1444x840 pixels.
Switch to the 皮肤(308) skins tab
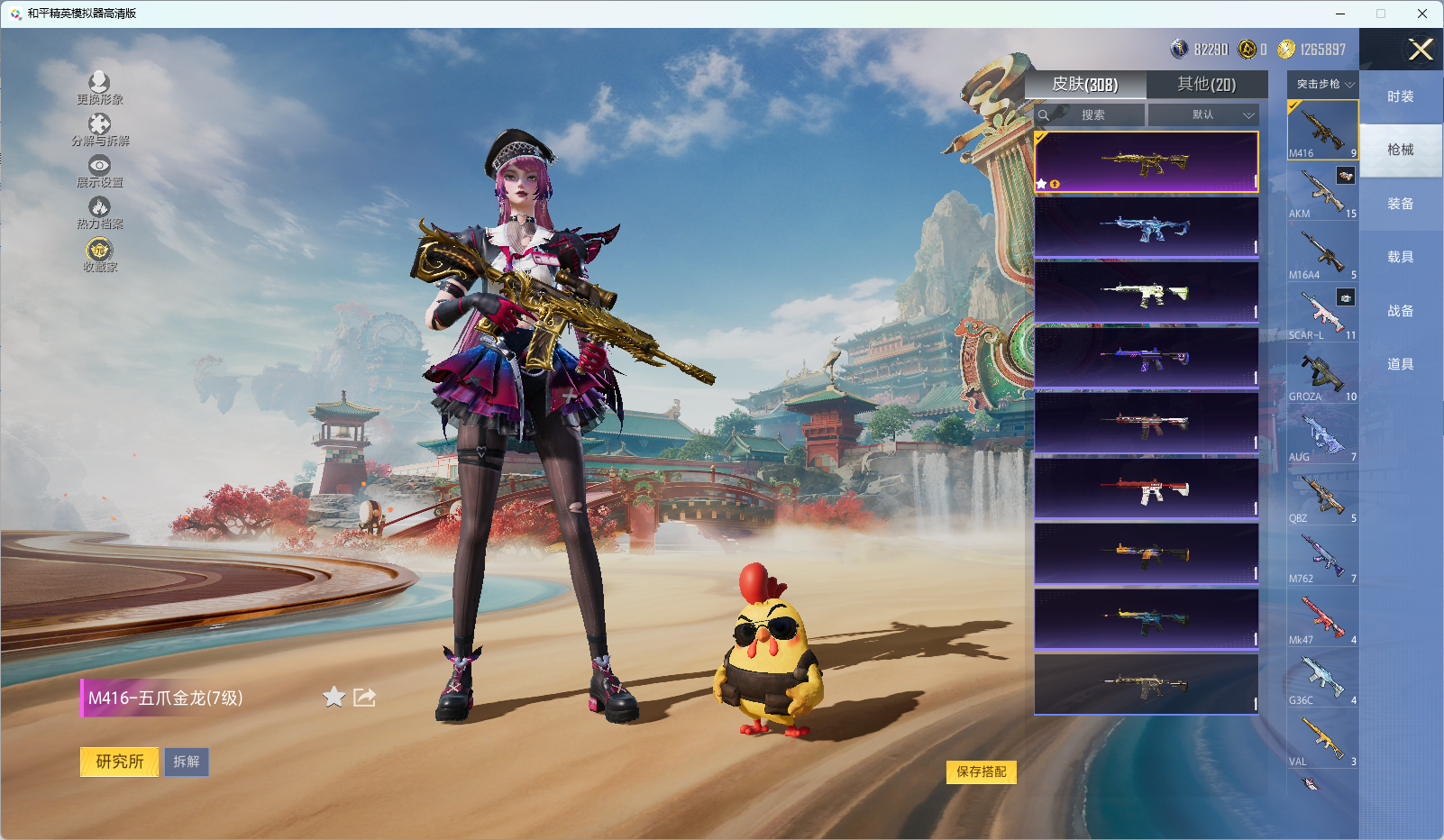pos(1085,85)
